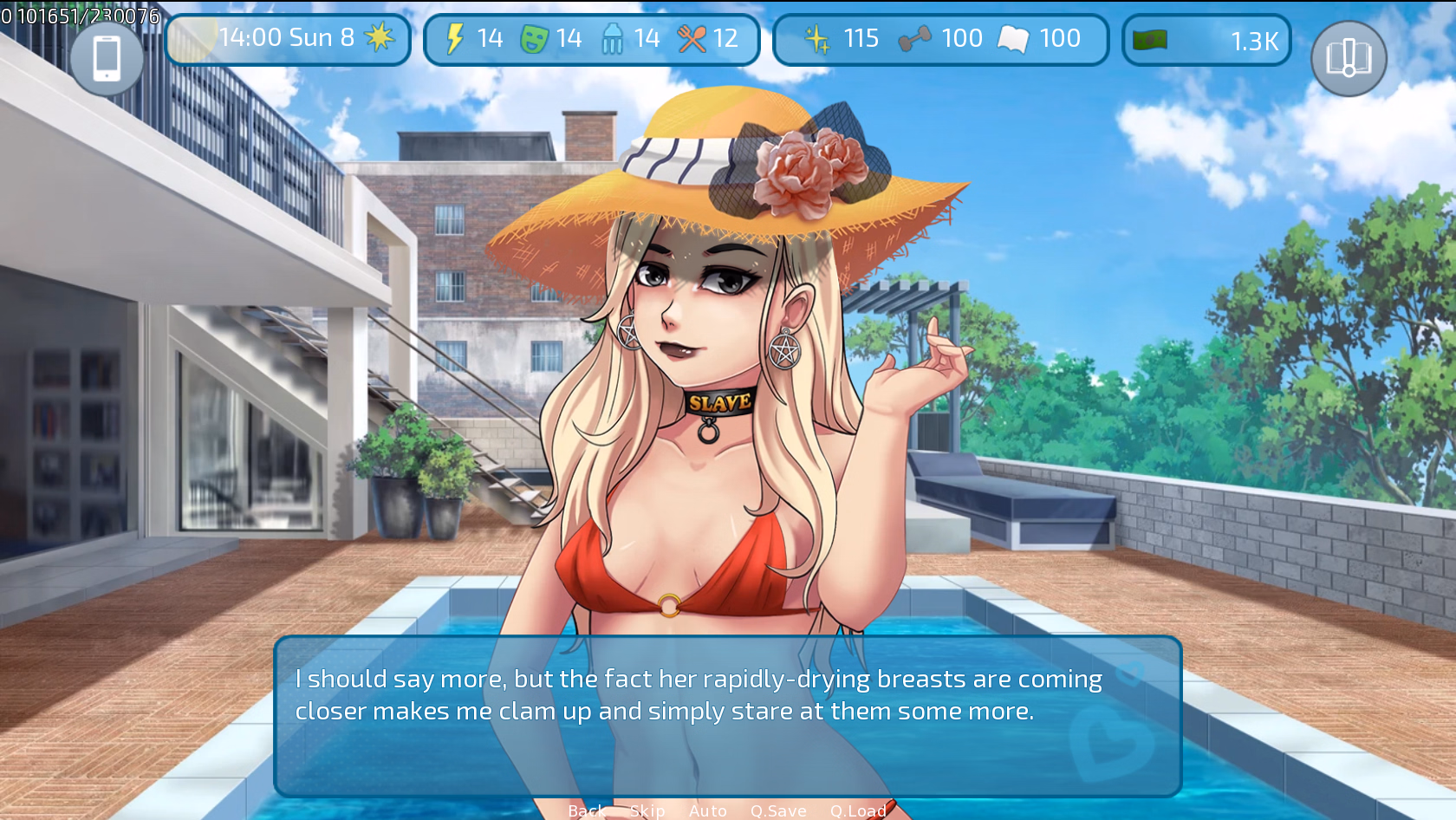Go Back in the dialogue
1456x820 pixels.
click(586, 810)
